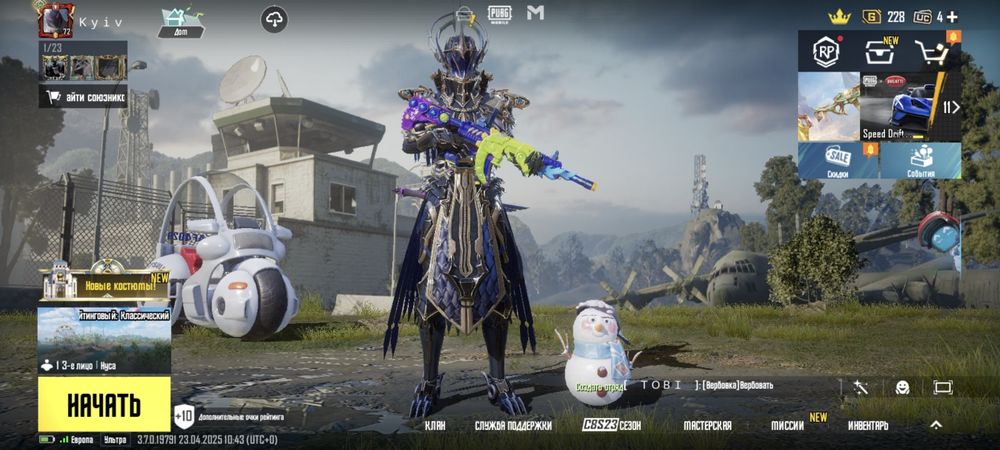Viewport: 1000px width, 450px height.
Task: Open the shop cart icon
Action: tap(934, 53)
